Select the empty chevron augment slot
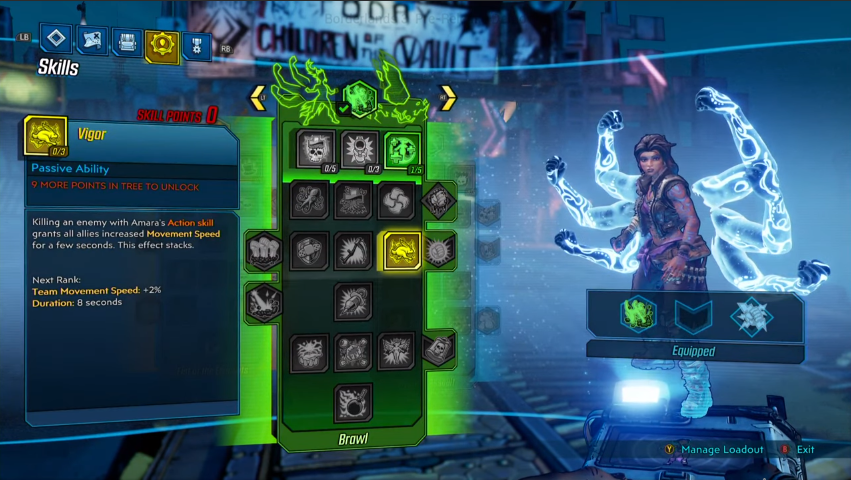 (x=694, y=316)
